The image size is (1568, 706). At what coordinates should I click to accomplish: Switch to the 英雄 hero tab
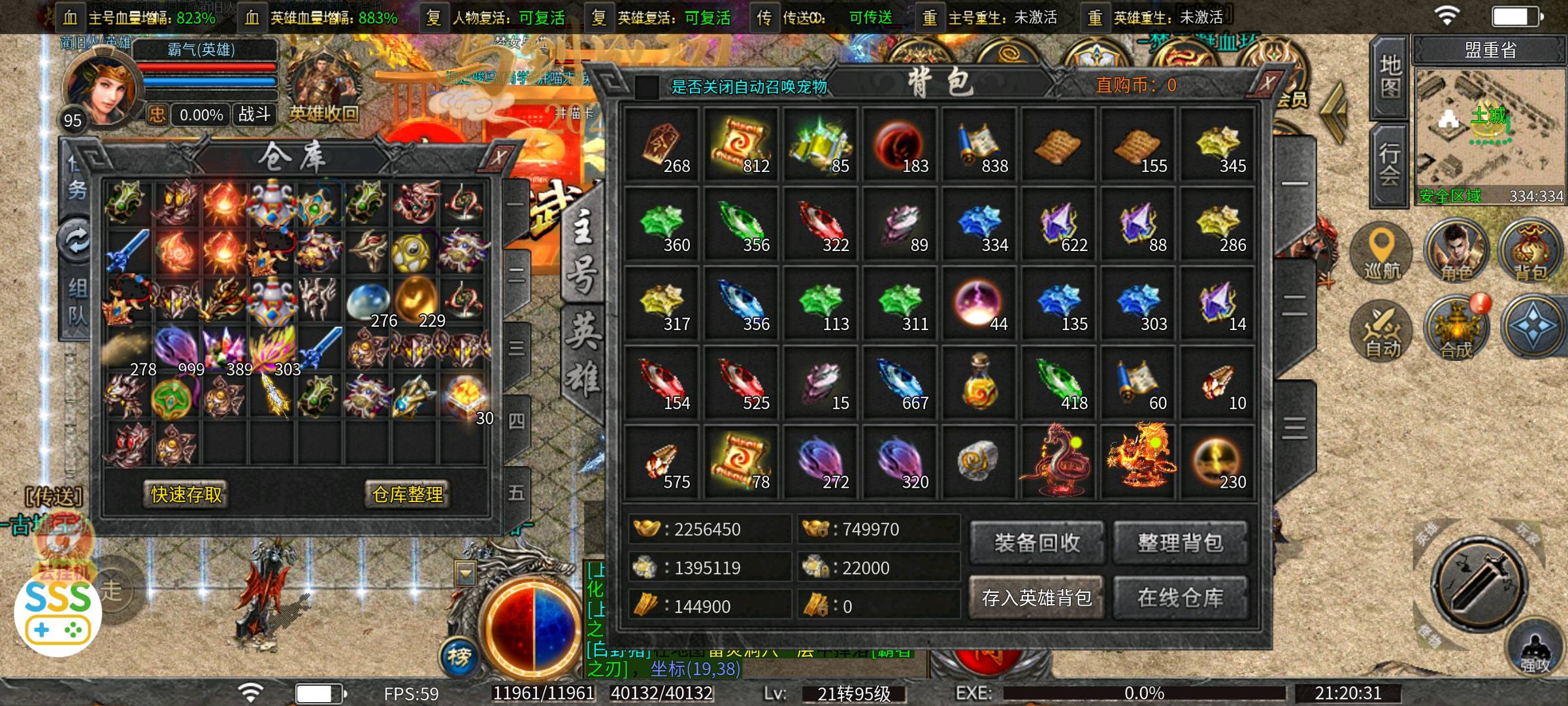tap(582, 353)
